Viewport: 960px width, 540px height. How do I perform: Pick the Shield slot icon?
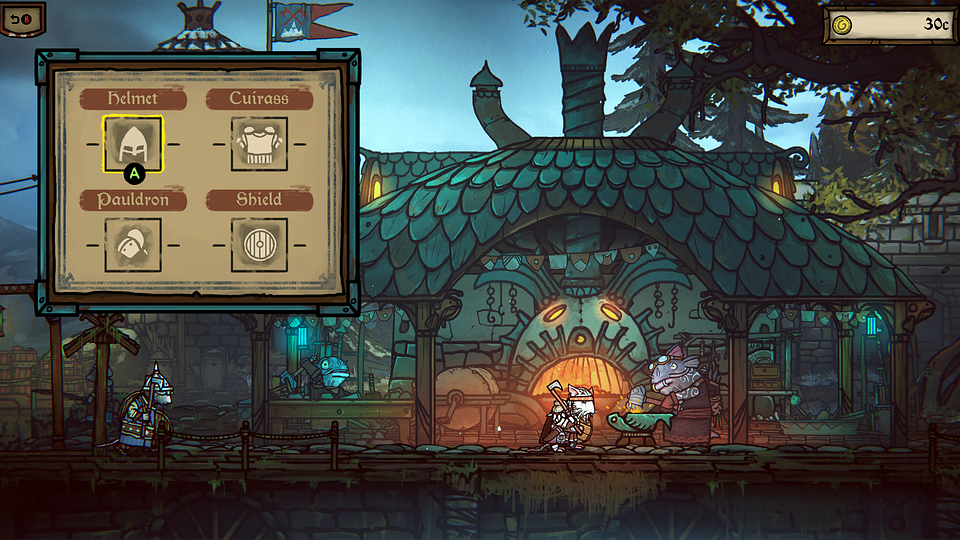(259, 245)
